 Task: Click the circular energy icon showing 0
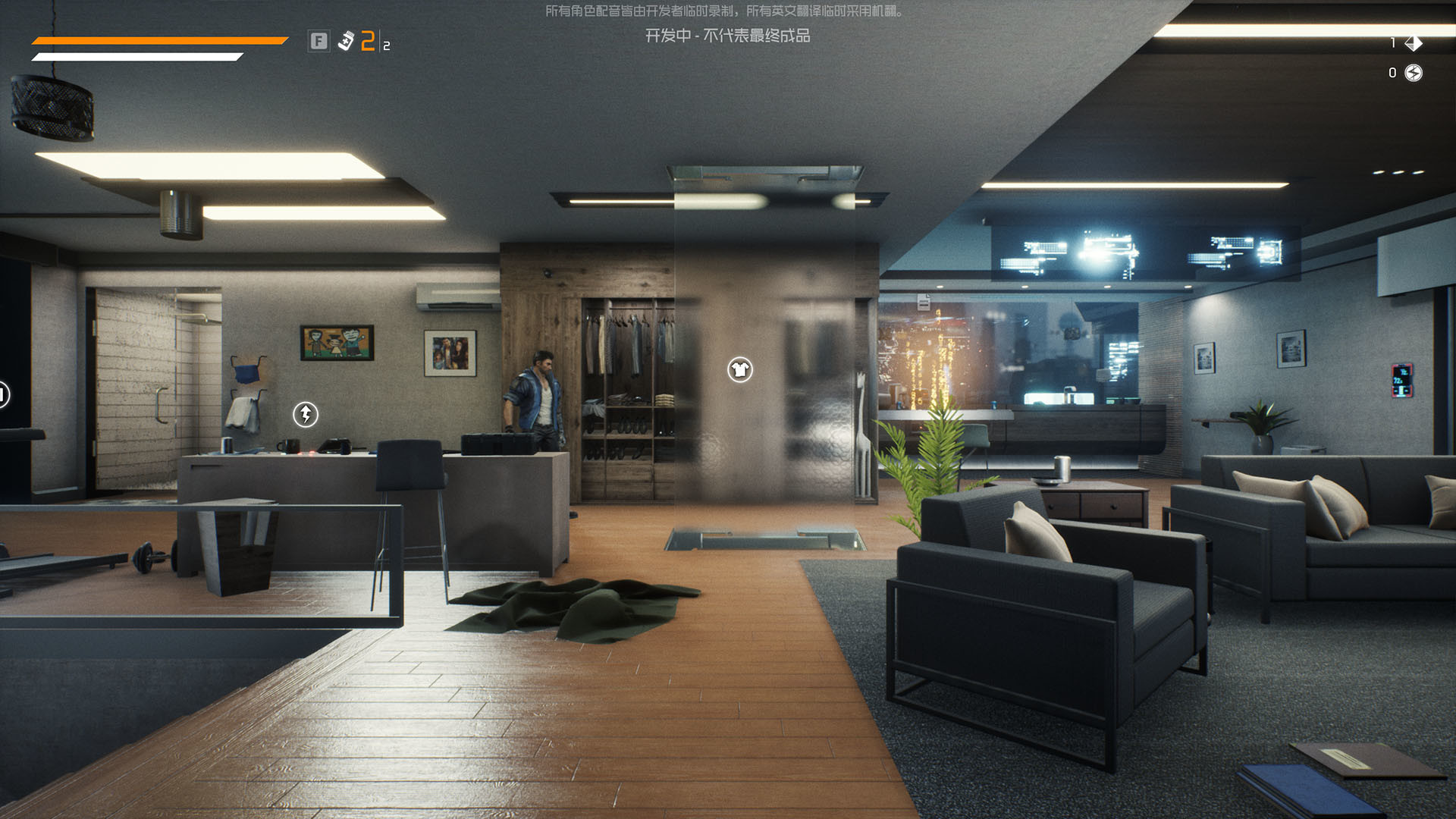[1412, 73]
